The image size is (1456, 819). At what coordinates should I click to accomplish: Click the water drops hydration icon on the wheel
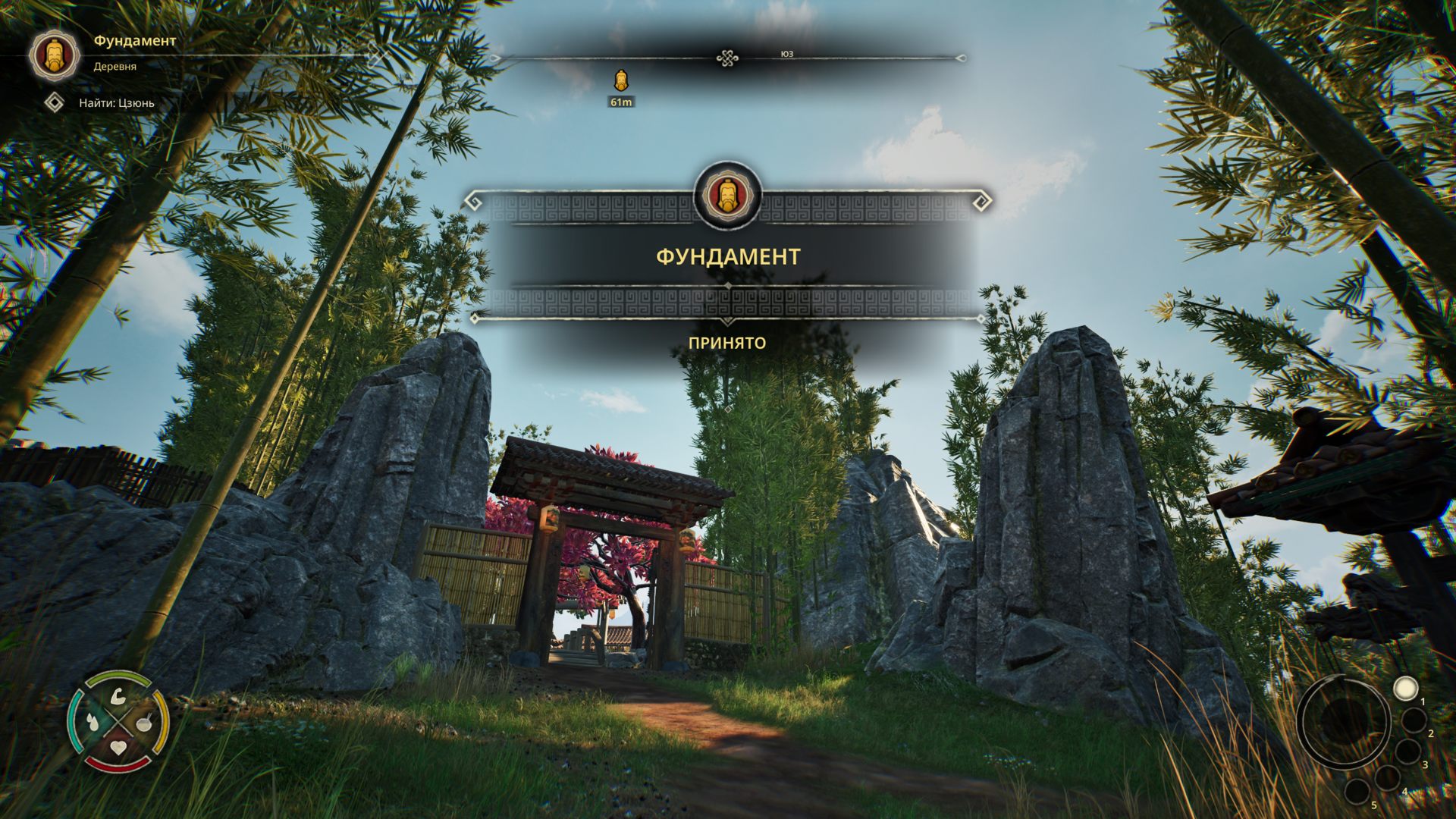click(x=93, y=722)
